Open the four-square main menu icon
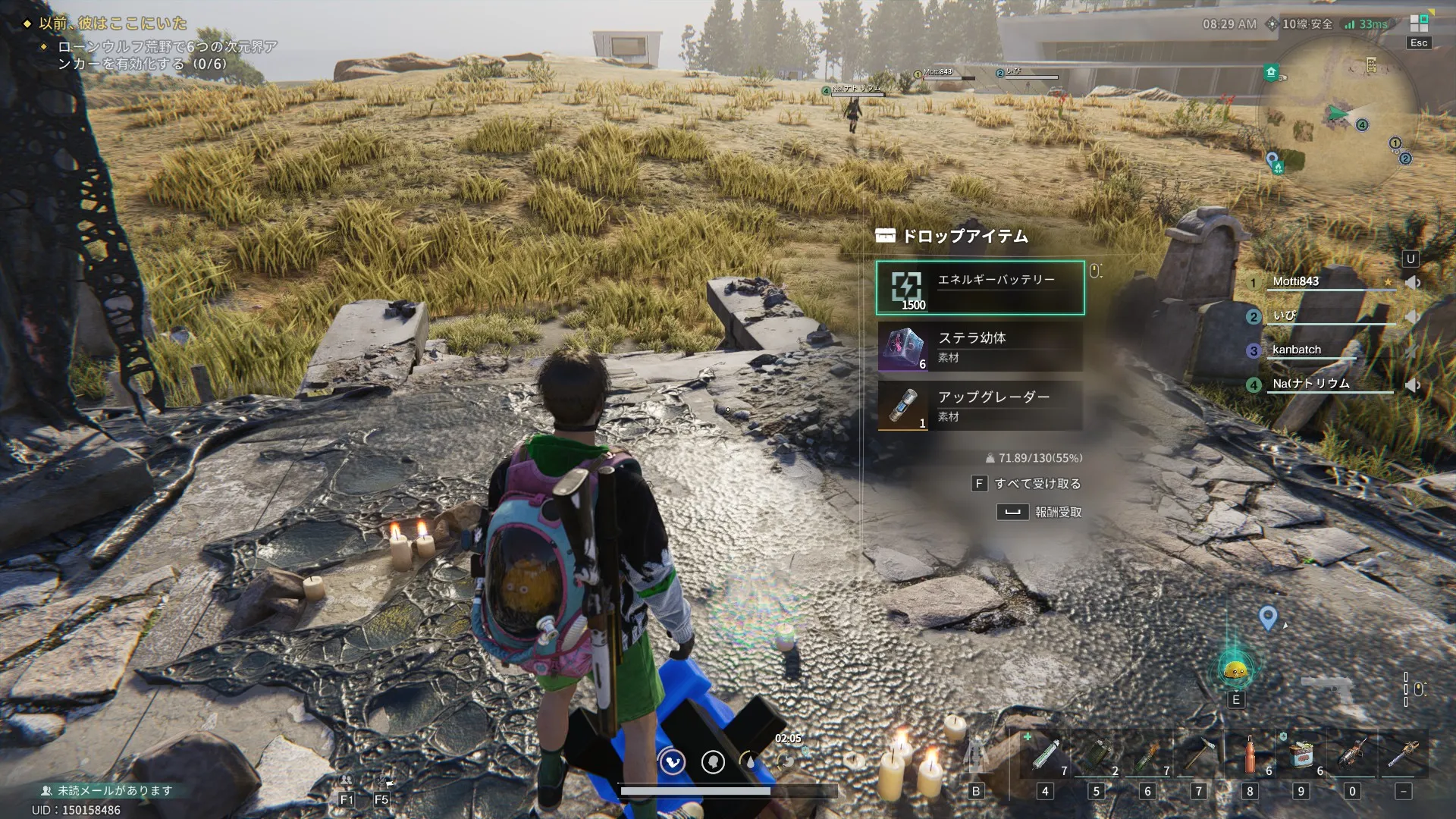The image size is (1456, 819). [1419, 23]
